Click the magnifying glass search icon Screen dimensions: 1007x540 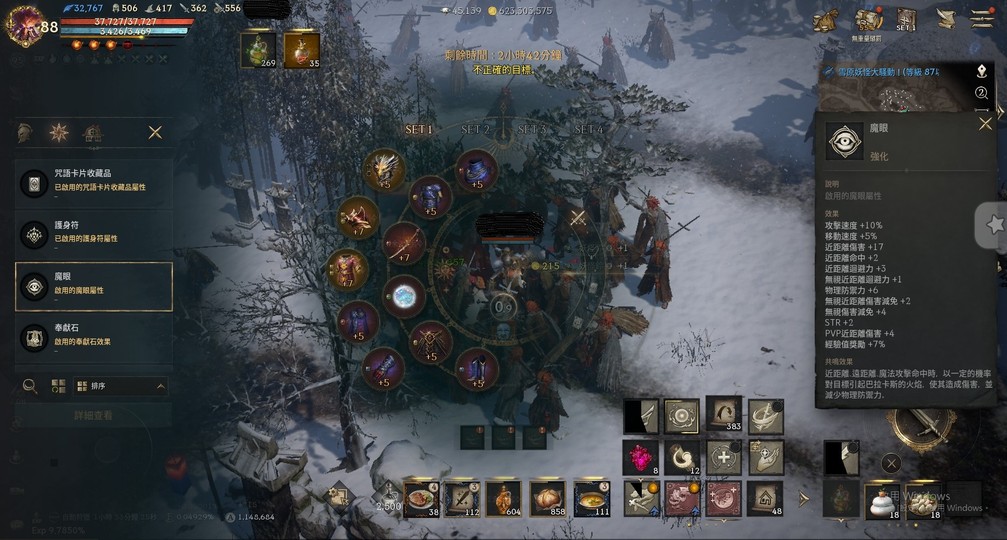pyautogui.click(x=30, y=386)
